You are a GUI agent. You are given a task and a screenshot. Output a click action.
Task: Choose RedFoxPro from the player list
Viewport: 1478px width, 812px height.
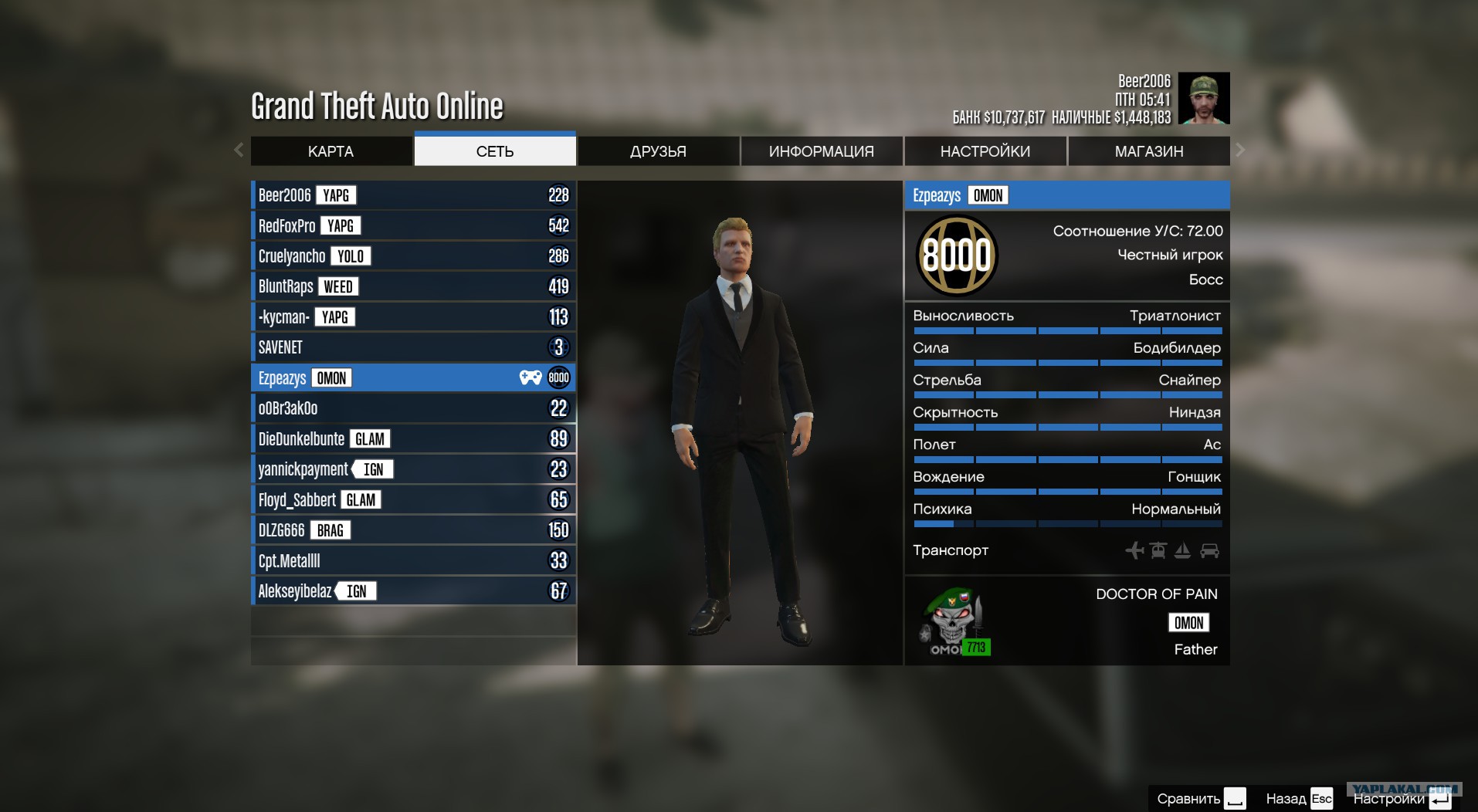point(413,225)
